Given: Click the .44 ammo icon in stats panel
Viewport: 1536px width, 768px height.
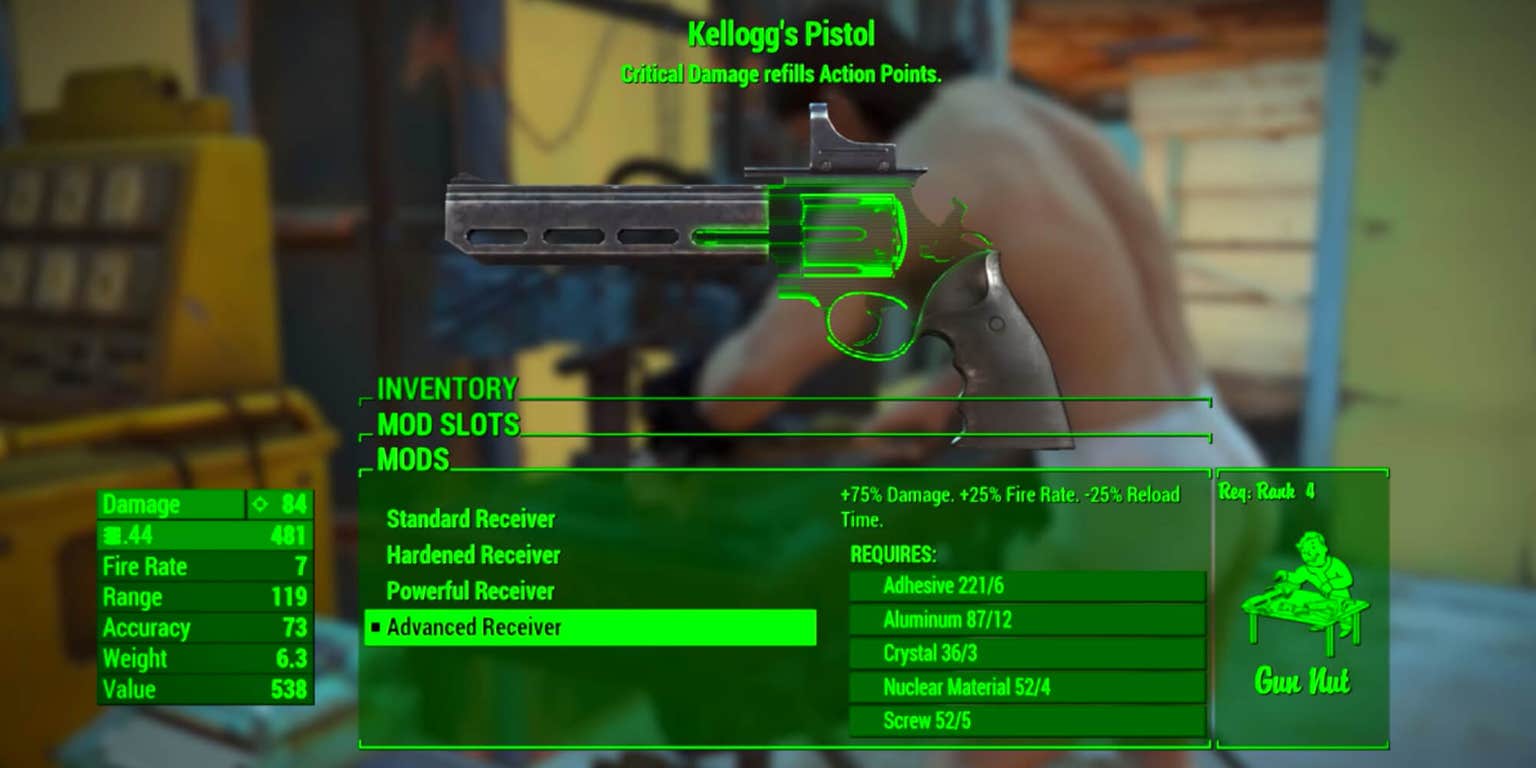Looking at the screenshot, I should click(x=113, y=536).
